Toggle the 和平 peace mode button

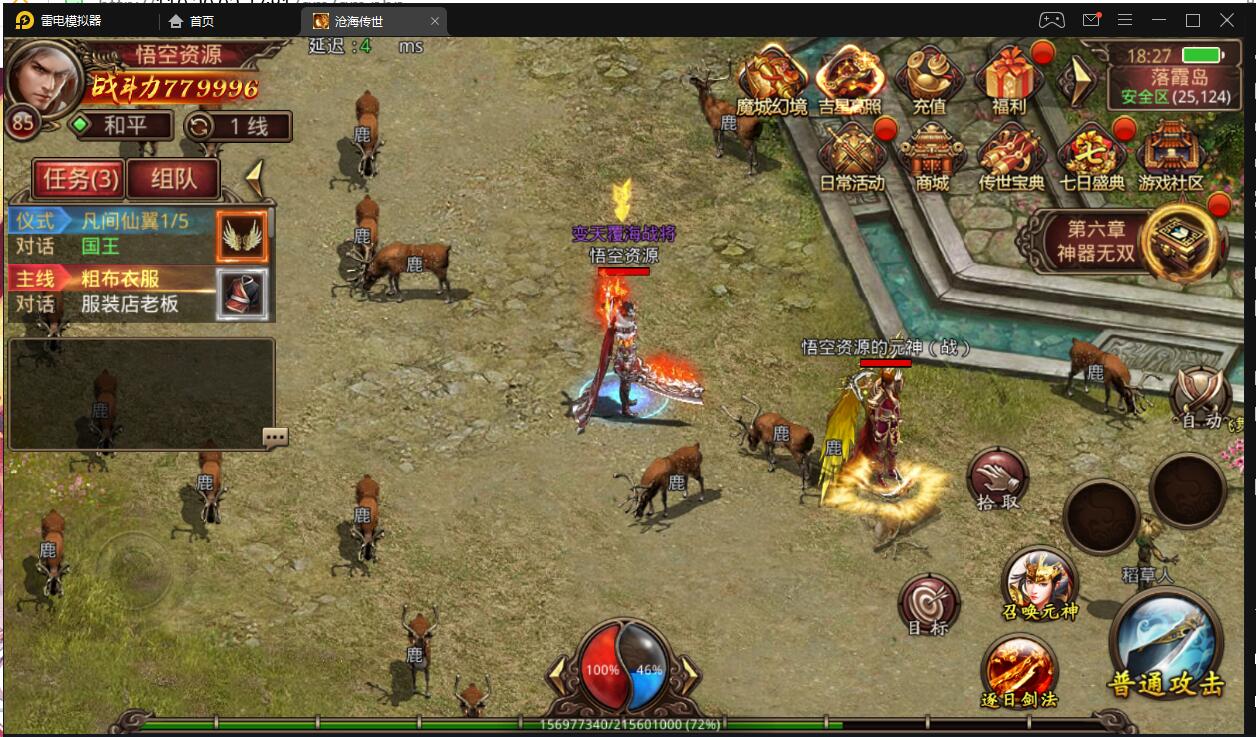pyautogui.click(x=119, y=126)
